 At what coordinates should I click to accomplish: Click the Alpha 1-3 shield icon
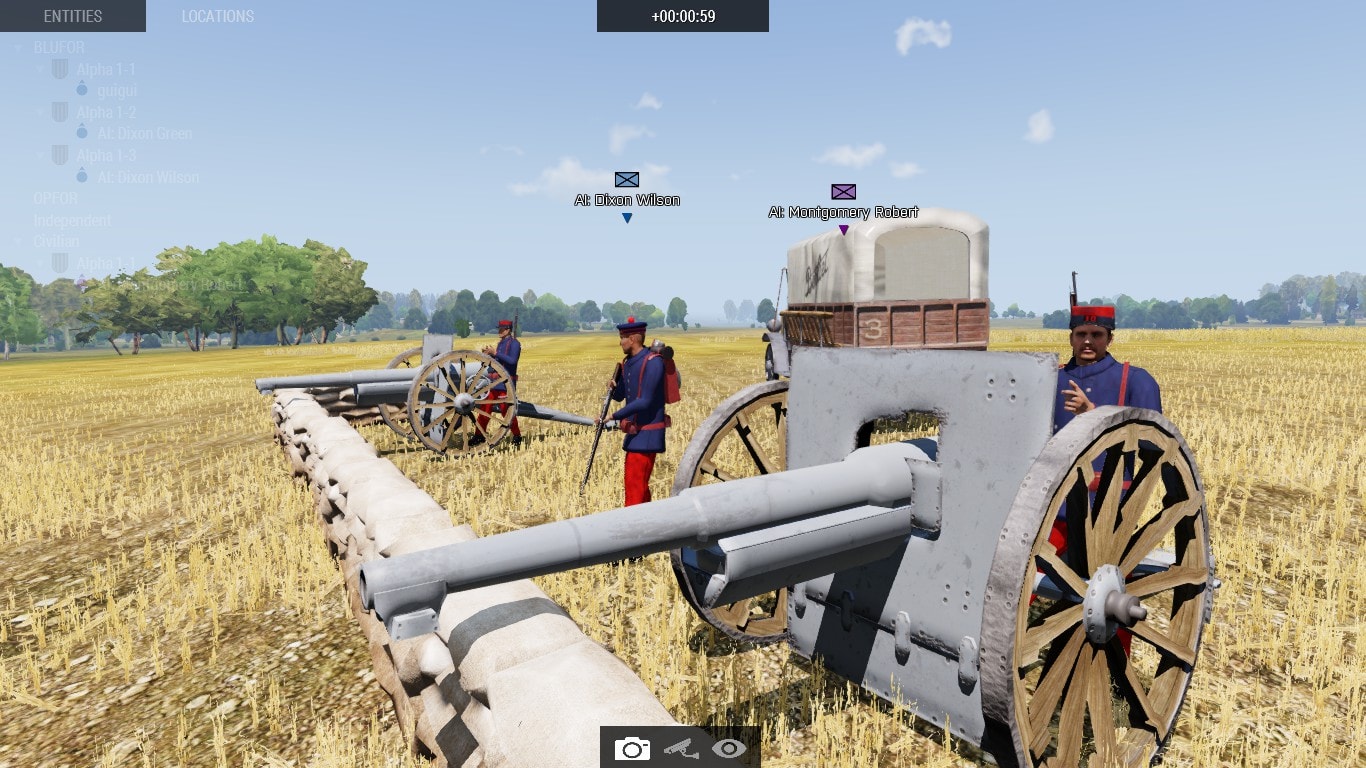point(59,155)
